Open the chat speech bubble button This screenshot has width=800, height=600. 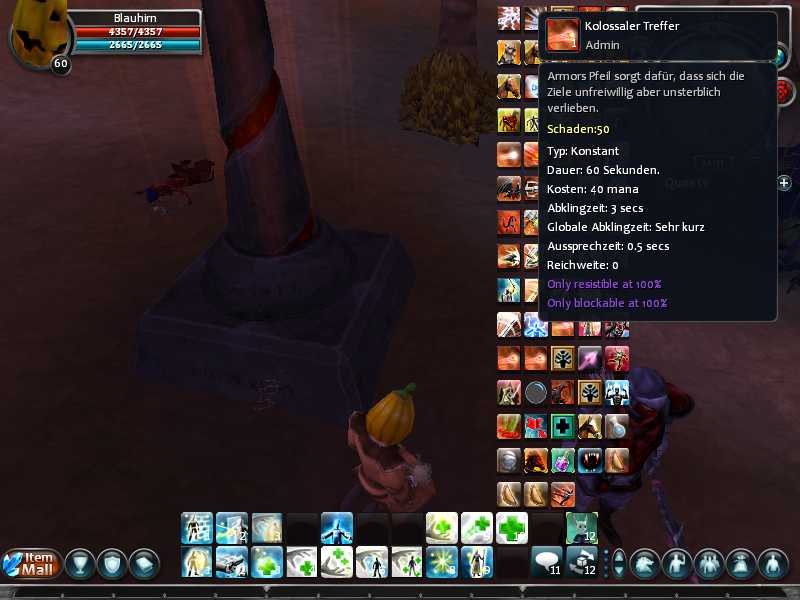pos(545,561)
